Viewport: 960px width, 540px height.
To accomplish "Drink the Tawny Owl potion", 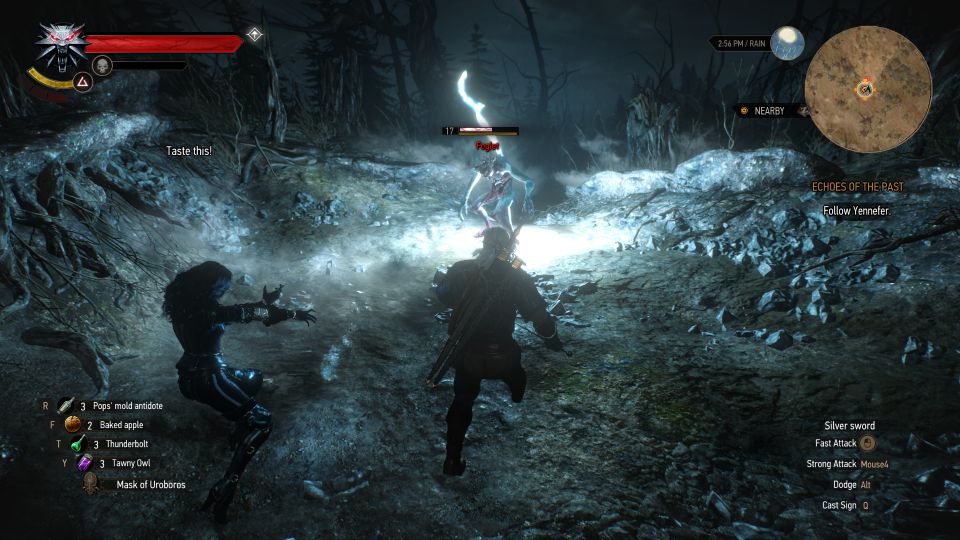I will coord(85,463).
